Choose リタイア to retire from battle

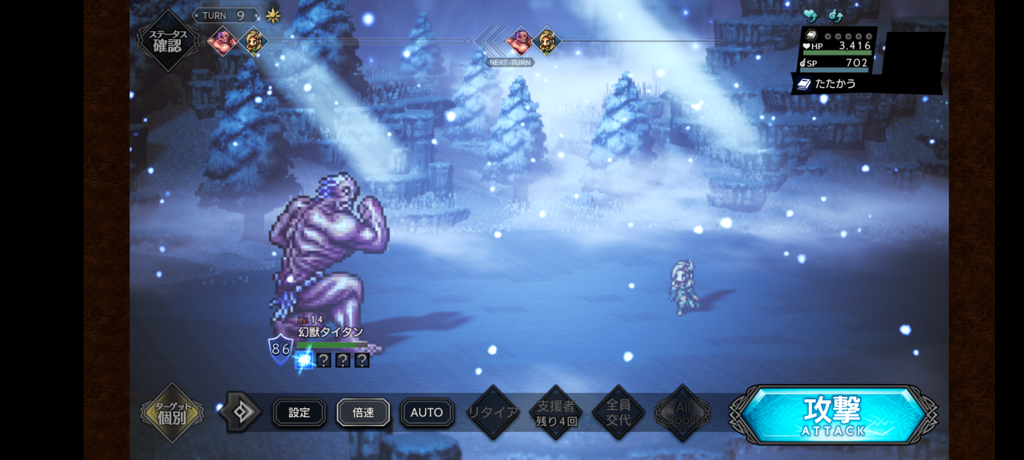[x=494, y=412]
